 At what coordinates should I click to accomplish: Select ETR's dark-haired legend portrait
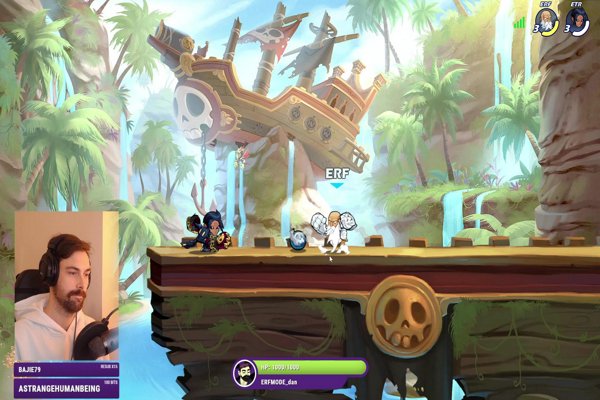tap(578, 21)
